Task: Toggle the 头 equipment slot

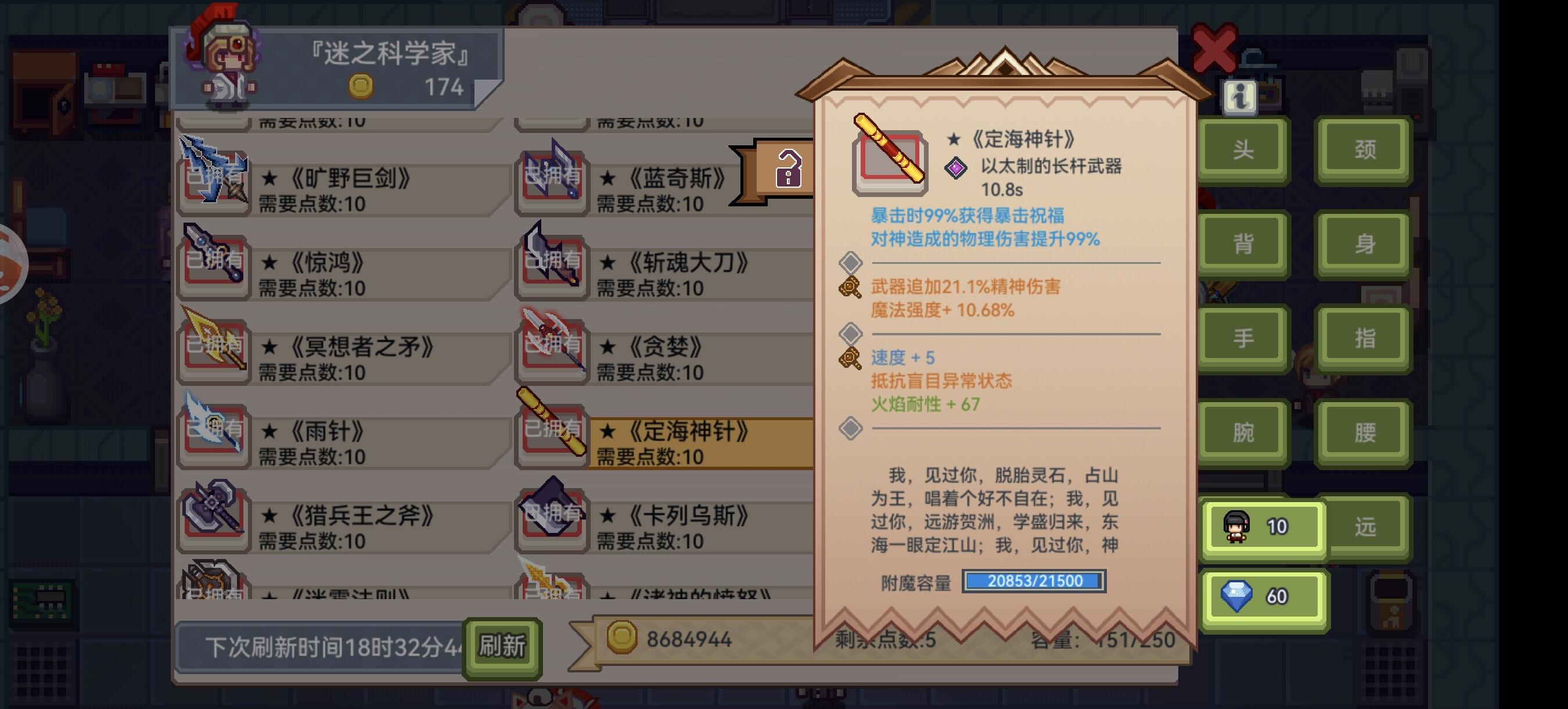Action: coord(1242,149)
